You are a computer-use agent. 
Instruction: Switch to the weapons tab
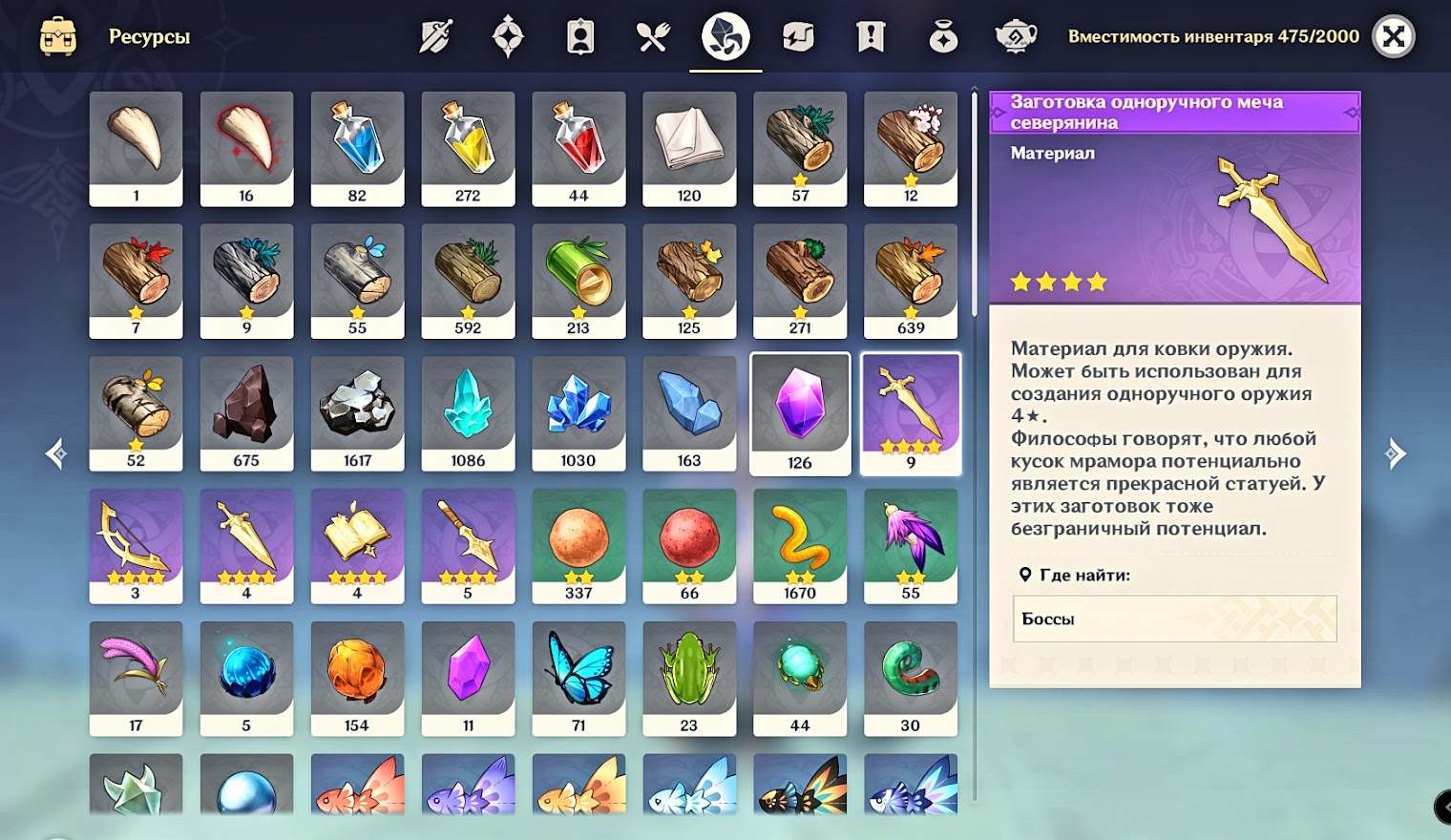tap(435, 37)
